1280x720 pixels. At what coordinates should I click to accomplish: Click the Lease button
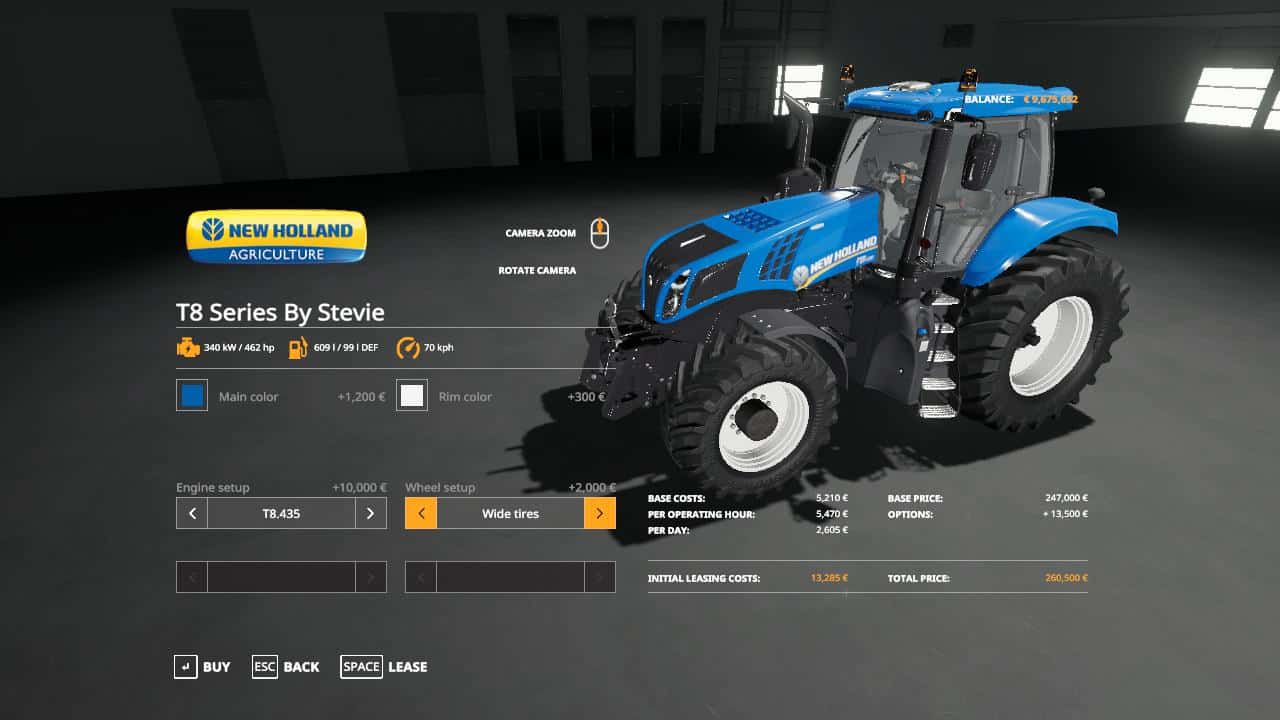coord(407,667)
